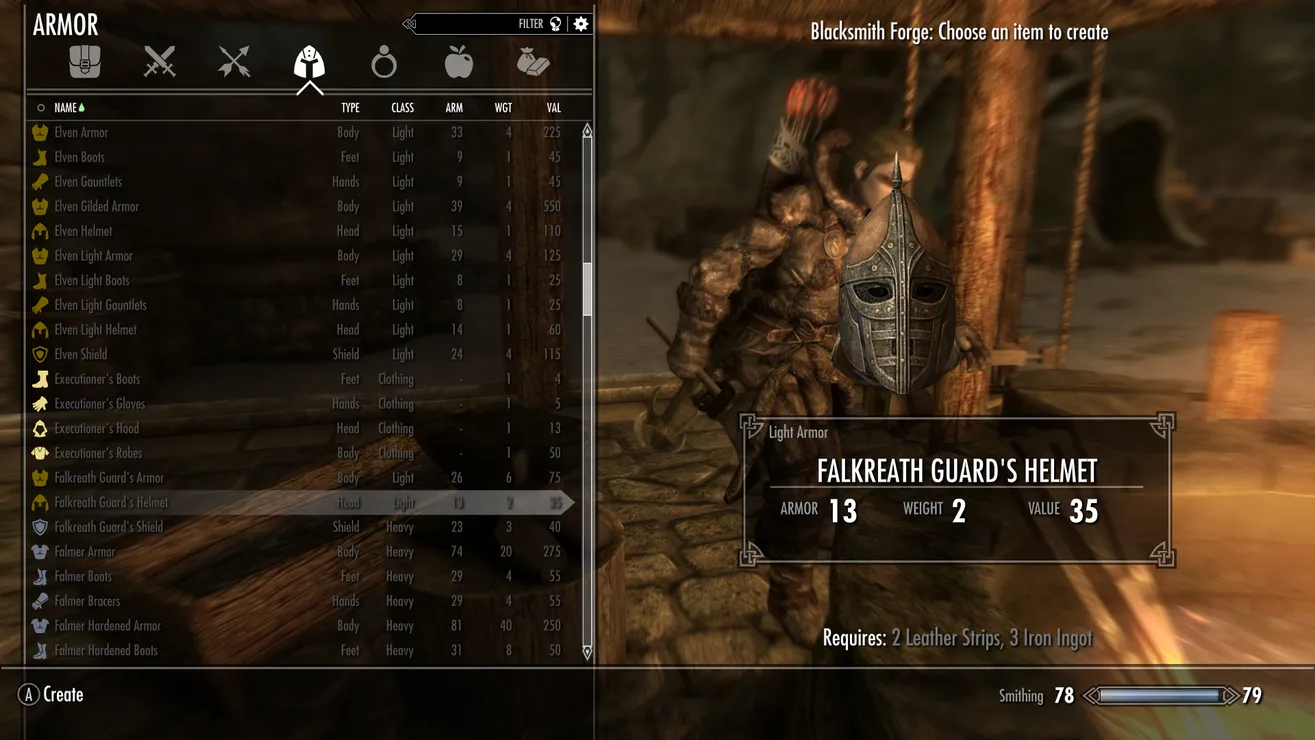Select the Falmer Bracers row
Image resolution: width=1315 pixels, height=740 pixels.
coord(87,601)
